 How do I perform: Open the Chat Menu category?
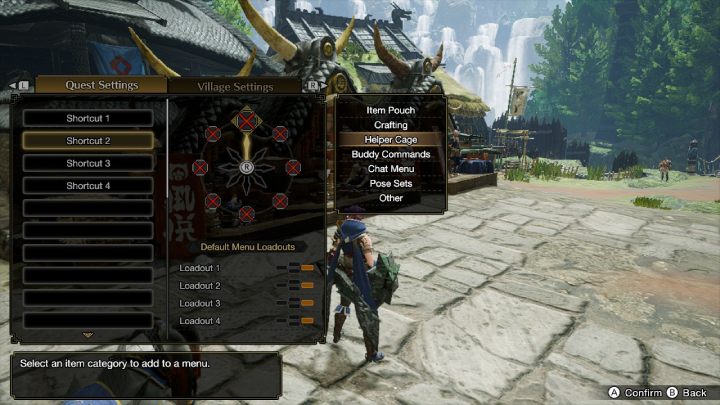(391, 169)
